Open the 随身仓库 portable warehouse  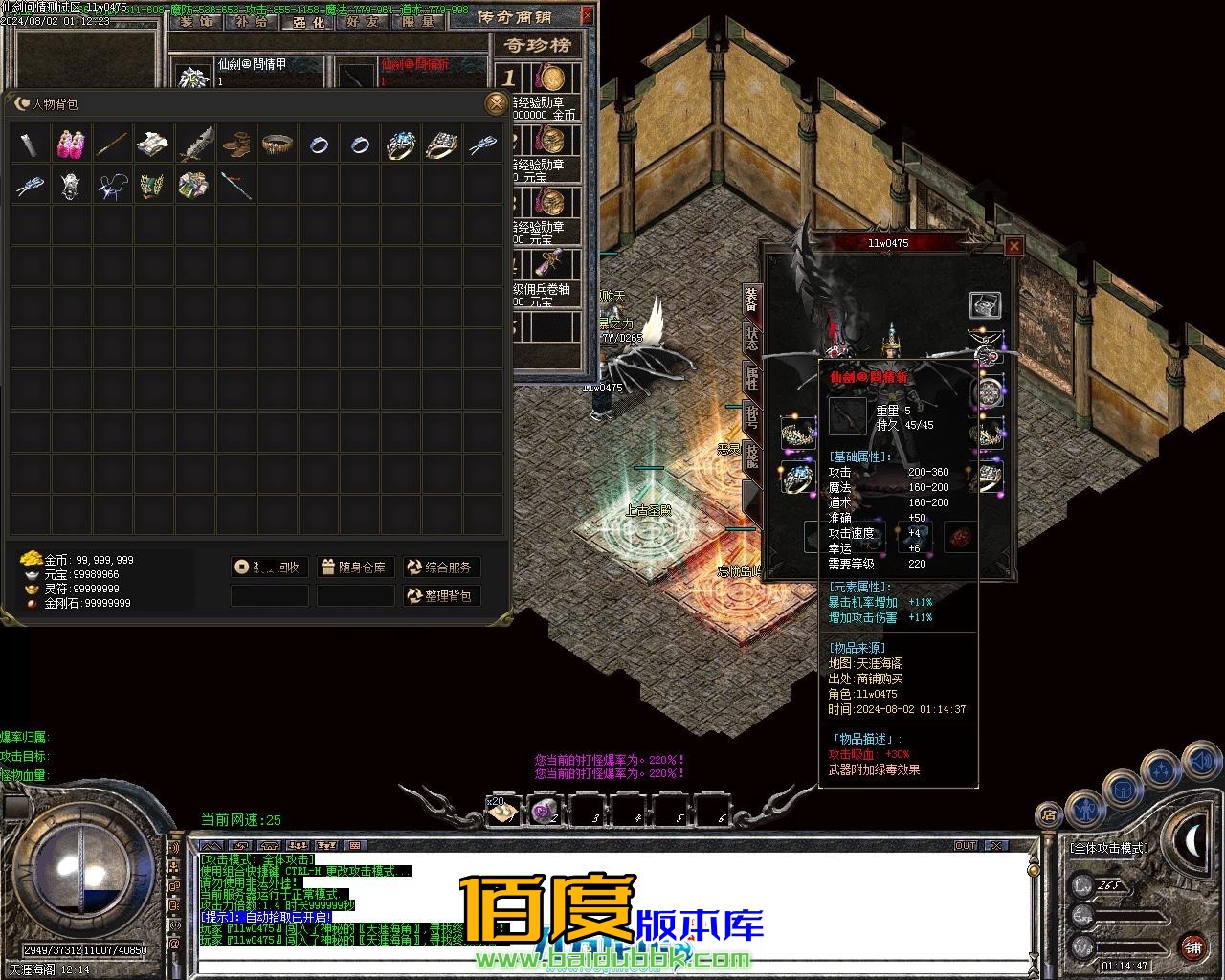(x=355, y=568)
